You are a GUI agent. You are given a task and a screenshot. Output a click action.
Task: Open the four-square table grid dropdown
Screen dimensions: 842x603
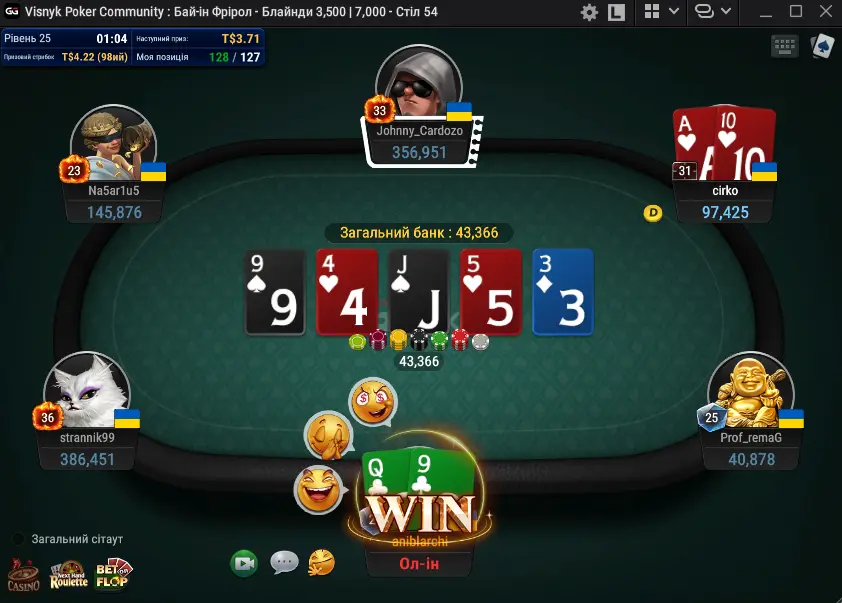661,12
